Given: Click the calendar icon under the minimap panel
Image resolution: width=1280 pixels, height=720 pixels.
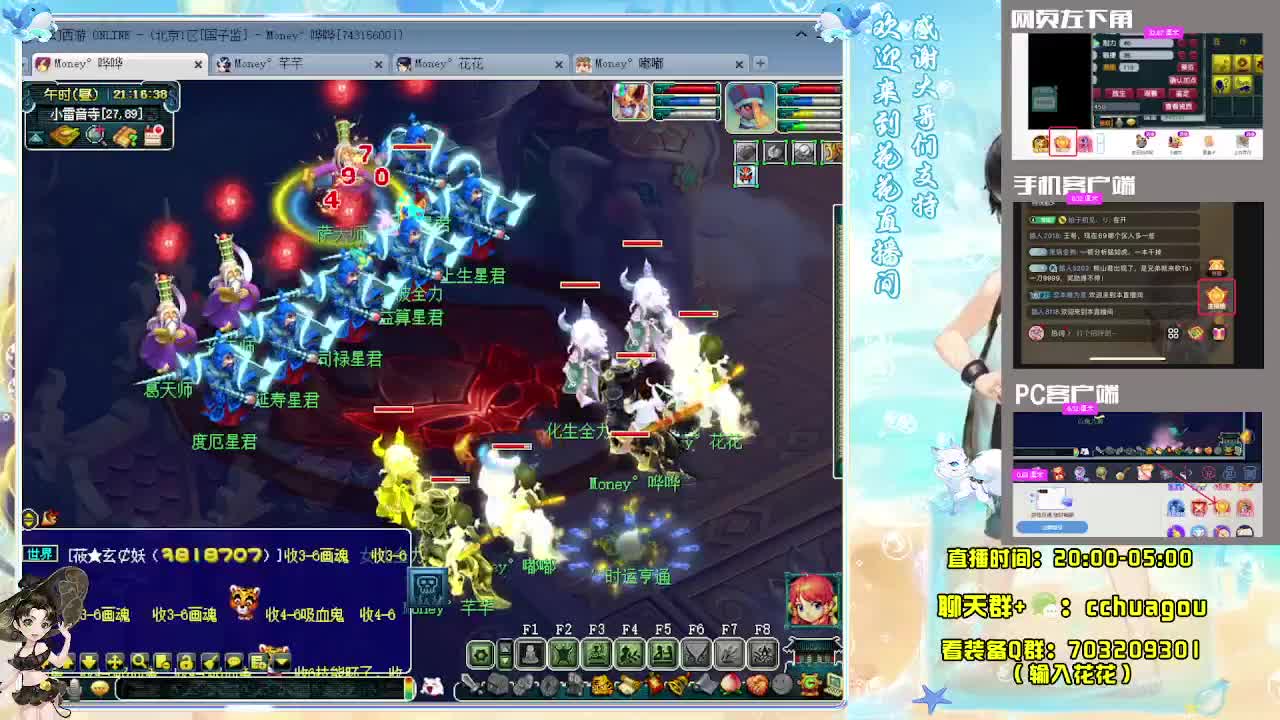Looking at the screenshot, I should (x=153, y=136).
